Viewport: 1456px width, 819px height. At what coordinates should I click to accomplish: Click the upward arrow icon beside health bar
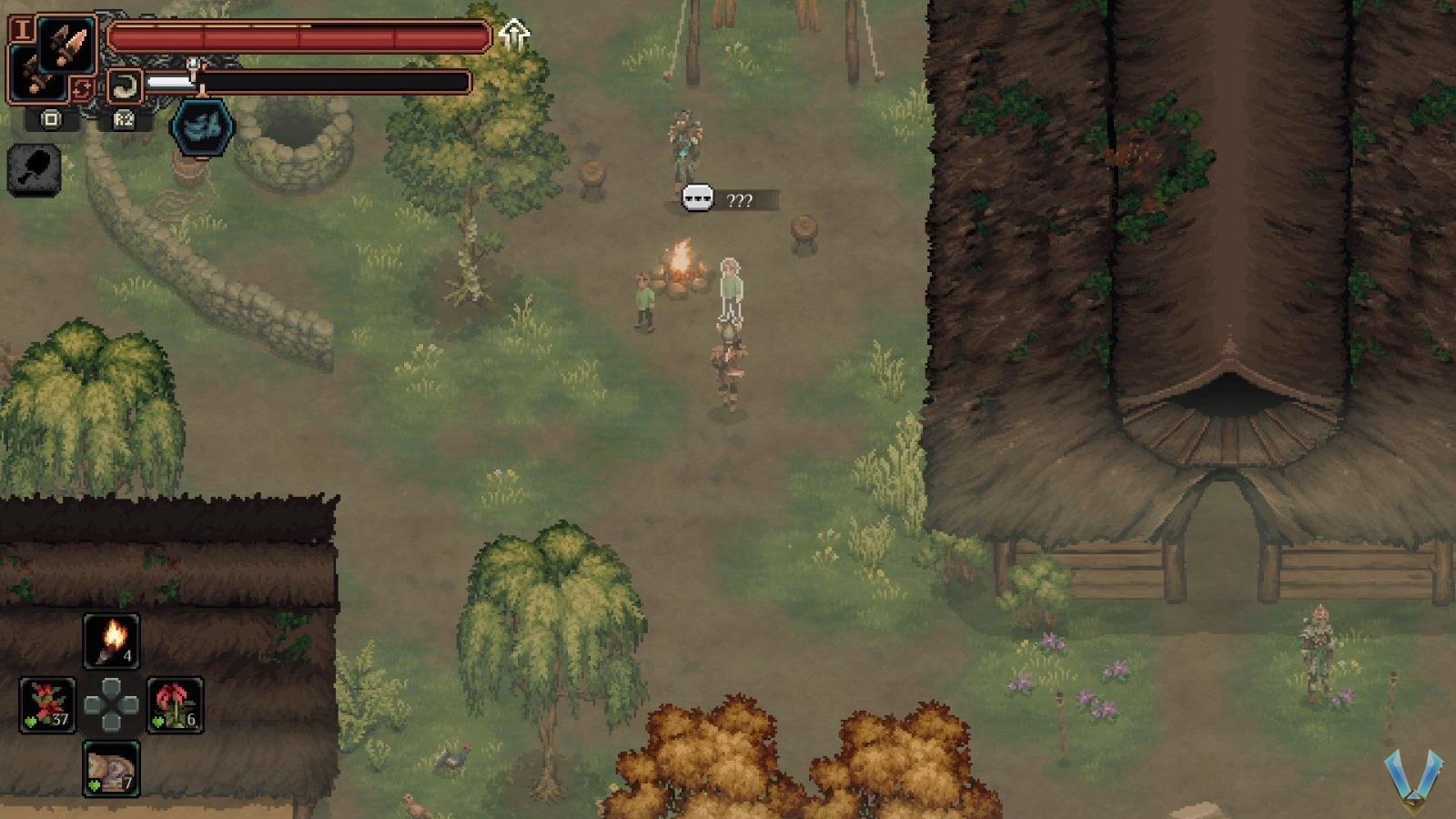[516, 35]
